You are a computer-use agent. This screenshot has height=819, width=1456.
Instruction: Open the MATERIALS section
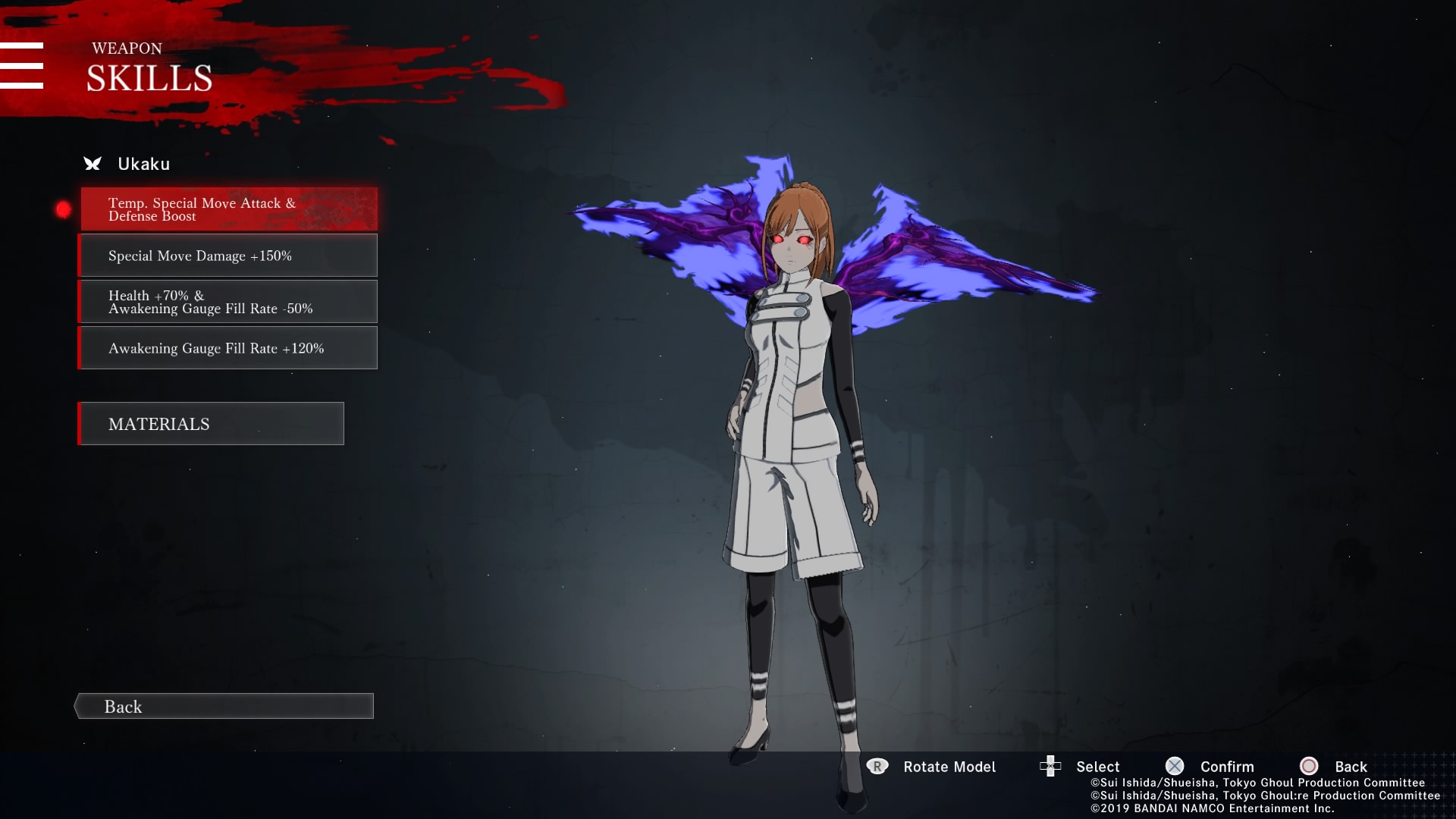(211, 424)
